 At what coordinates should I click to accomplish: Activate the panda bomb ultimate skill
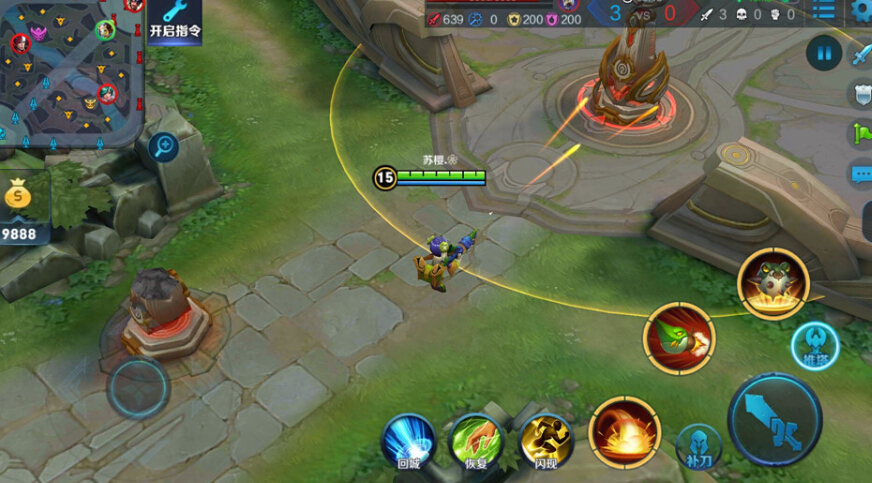[773, 282]
